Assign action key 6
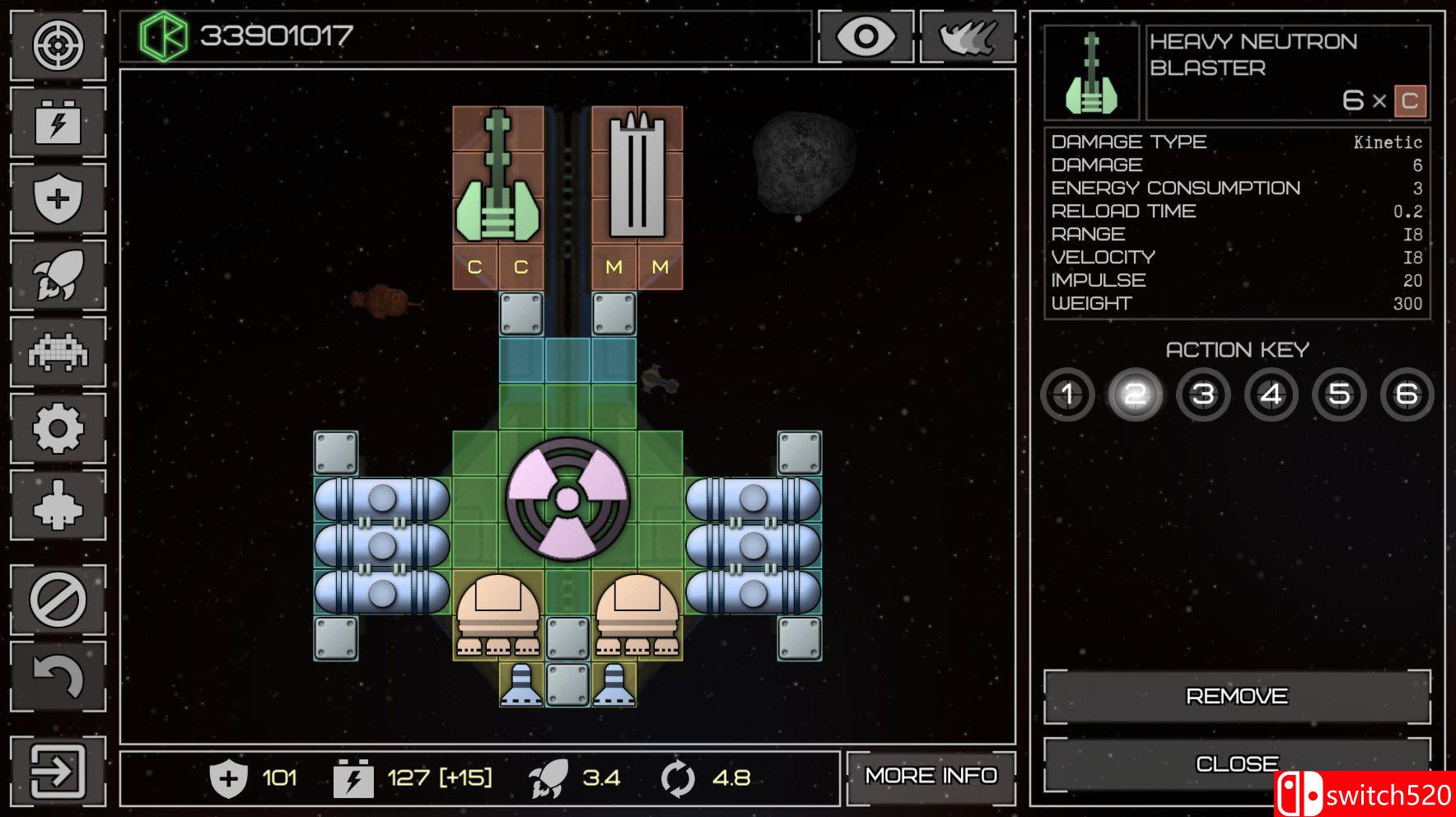 tap(1407, 394)
